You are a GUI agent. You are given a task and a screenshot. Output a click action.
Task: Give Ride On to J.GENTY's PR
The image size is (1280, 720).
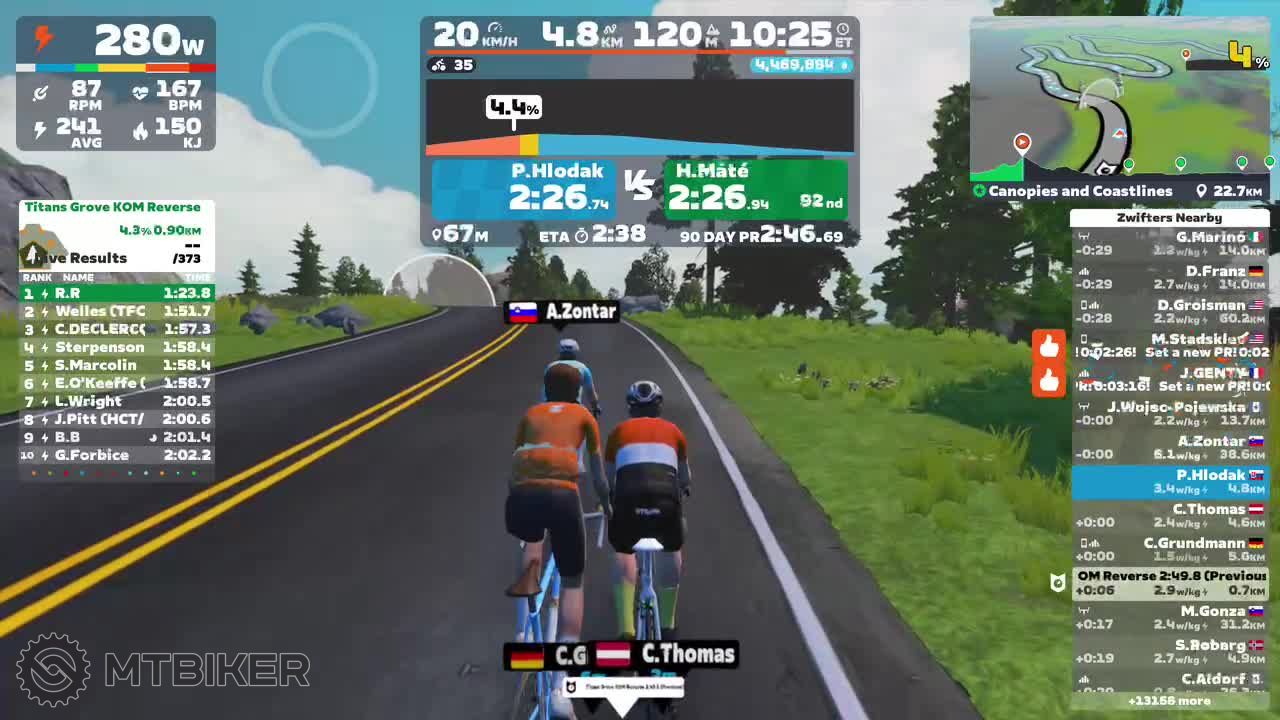[1048, 381]
